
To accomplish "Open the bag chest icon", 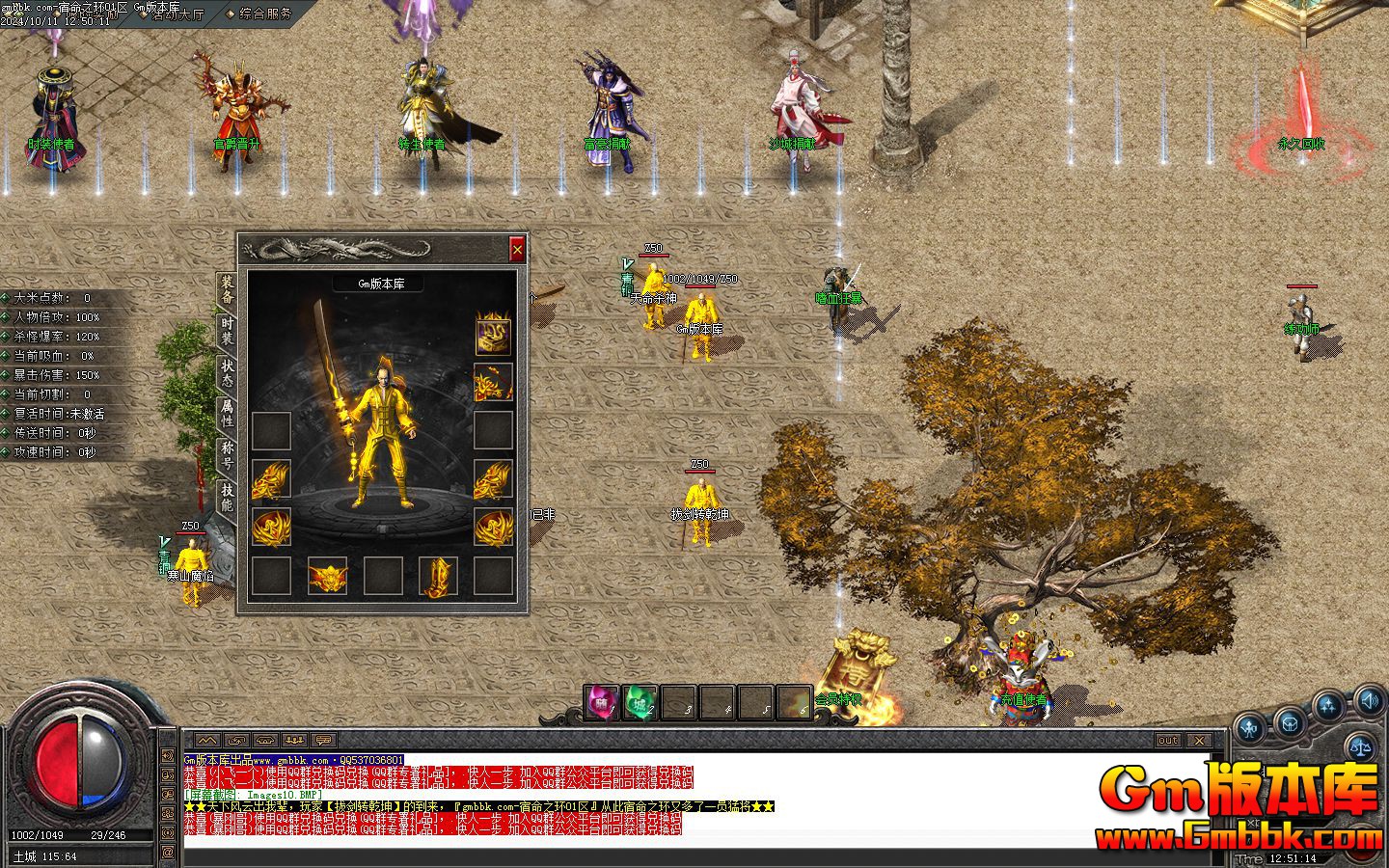I will (x=1290, y=720).
